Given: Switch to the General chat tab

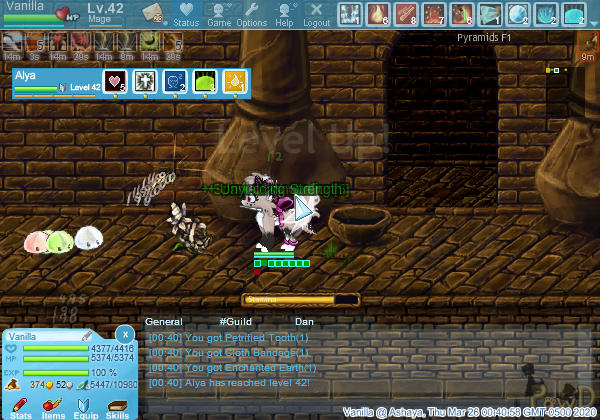Looking at the screenshot, I should click(164, 322).
